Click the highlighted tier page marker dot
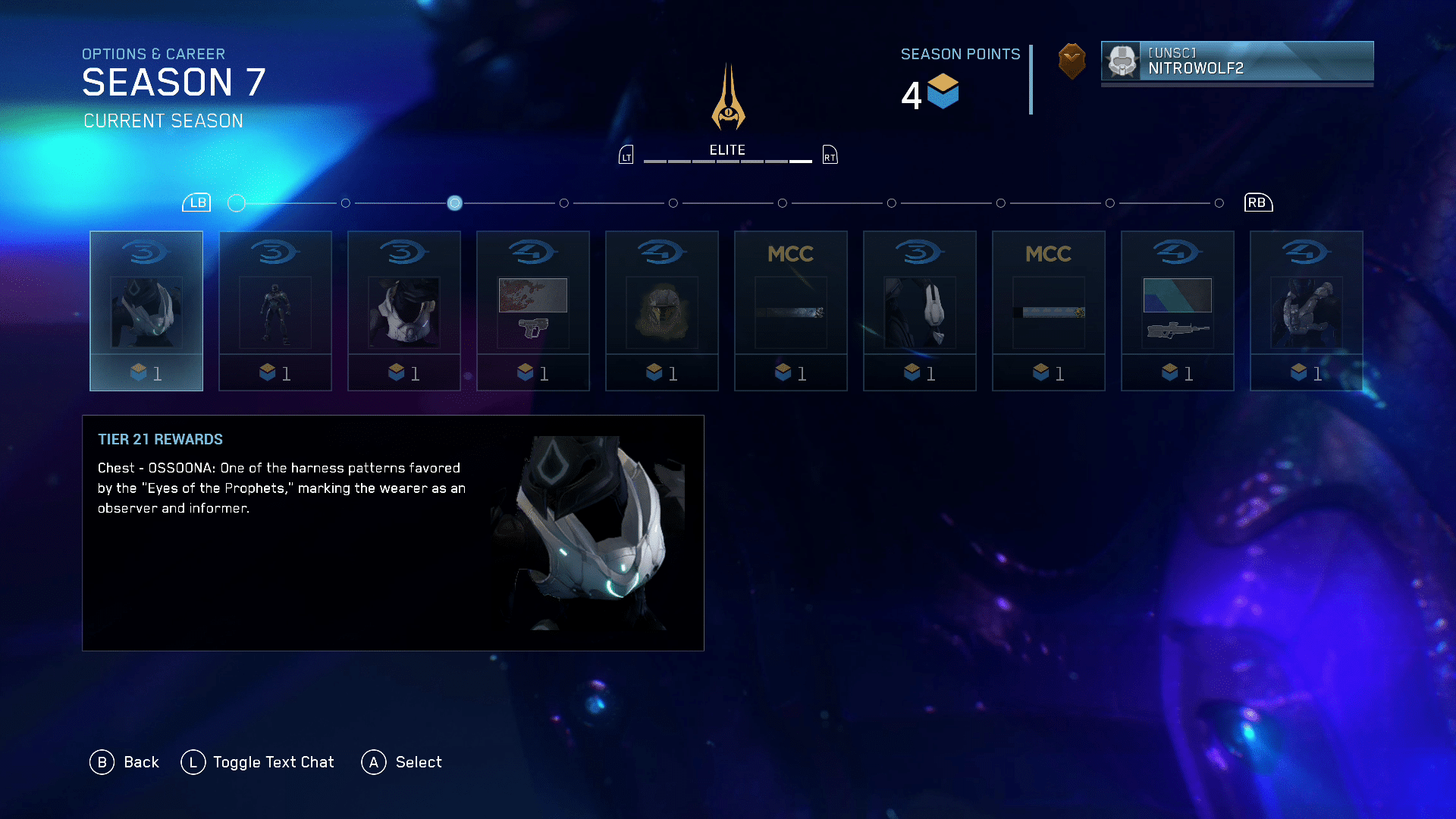This screenshot has width=1456, height=819. click(x=454, y=203)
